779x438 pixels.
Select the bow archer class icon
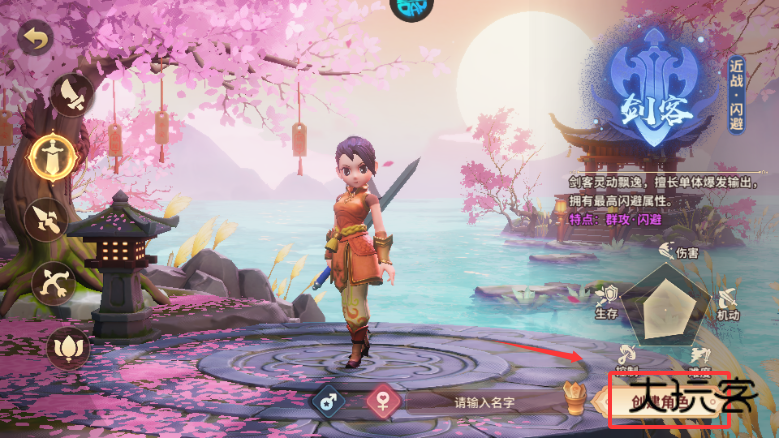coord(54,283)
